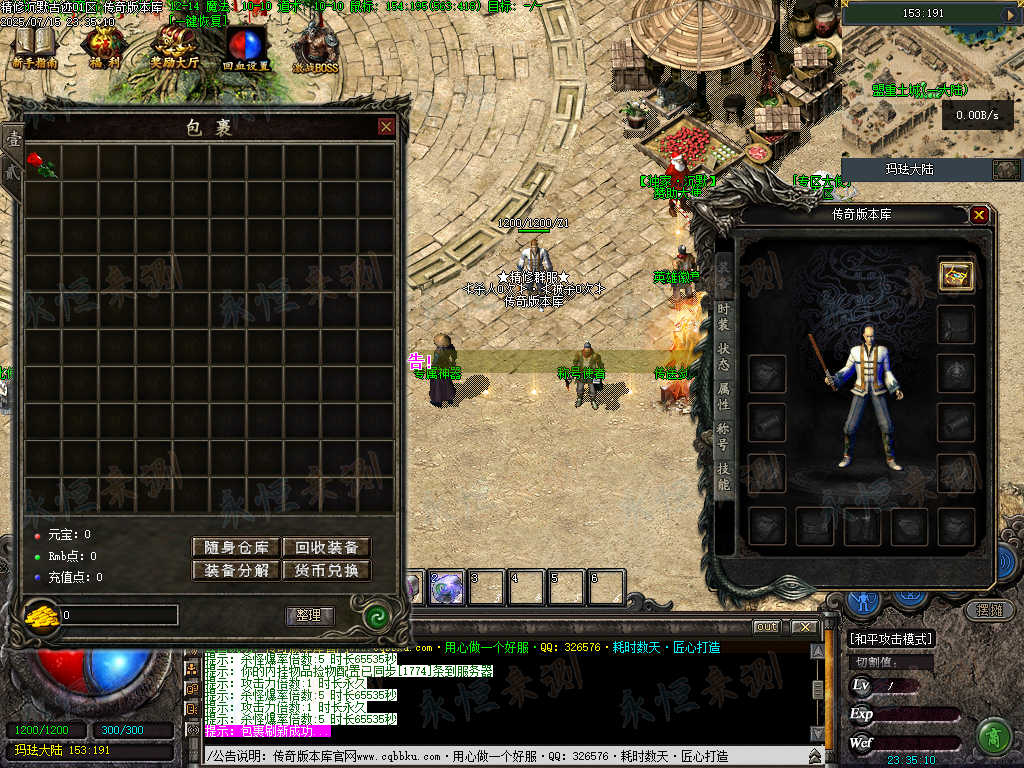This screenshot has height=768, width=1024.
Task: Open the 福利 welfare icon
Action: click(104, 47)
